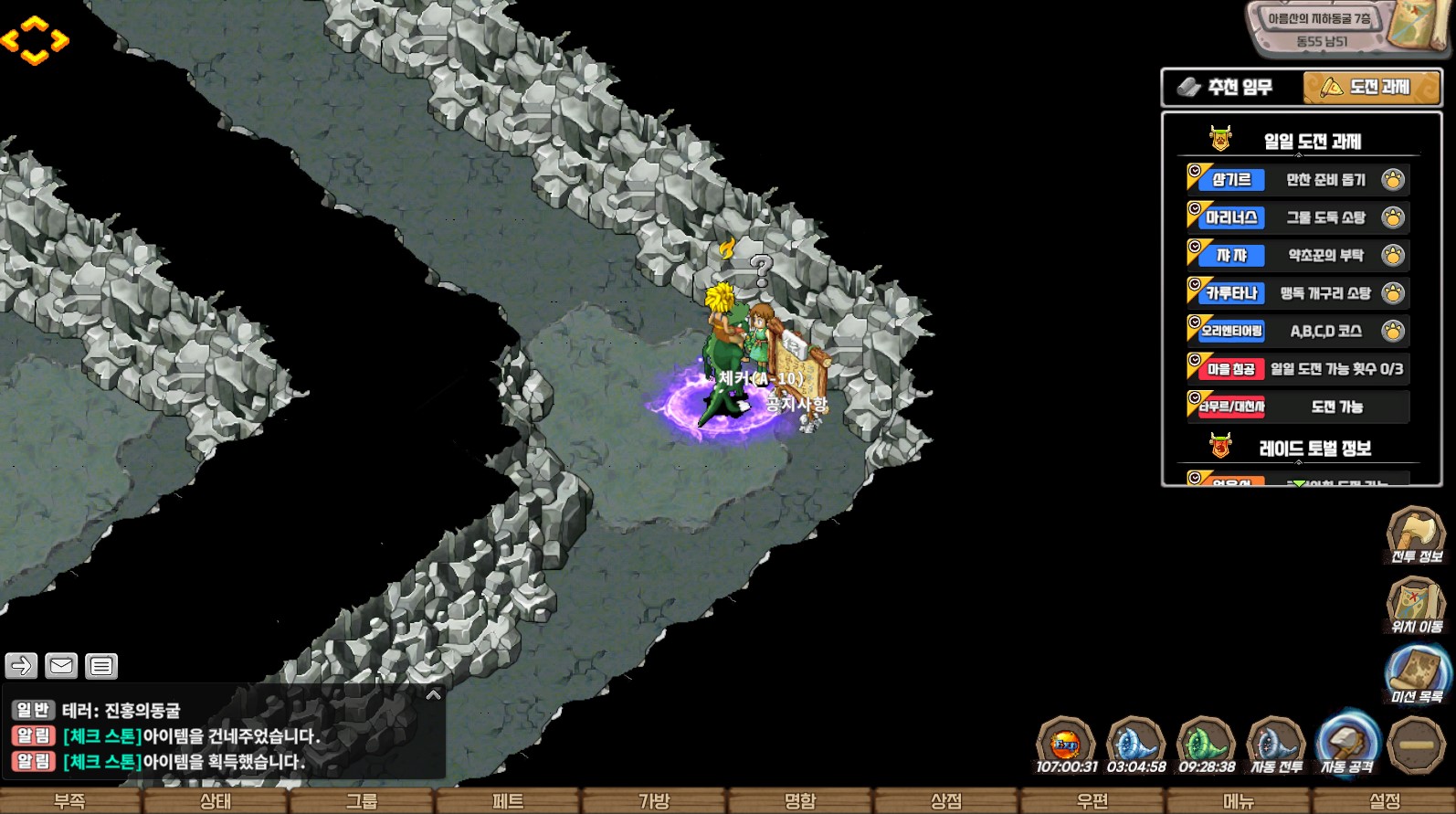Open the 우편 mail menu
This screenshot has width=1456, height=814.
pyautogui.click(x=1092, y=801)
